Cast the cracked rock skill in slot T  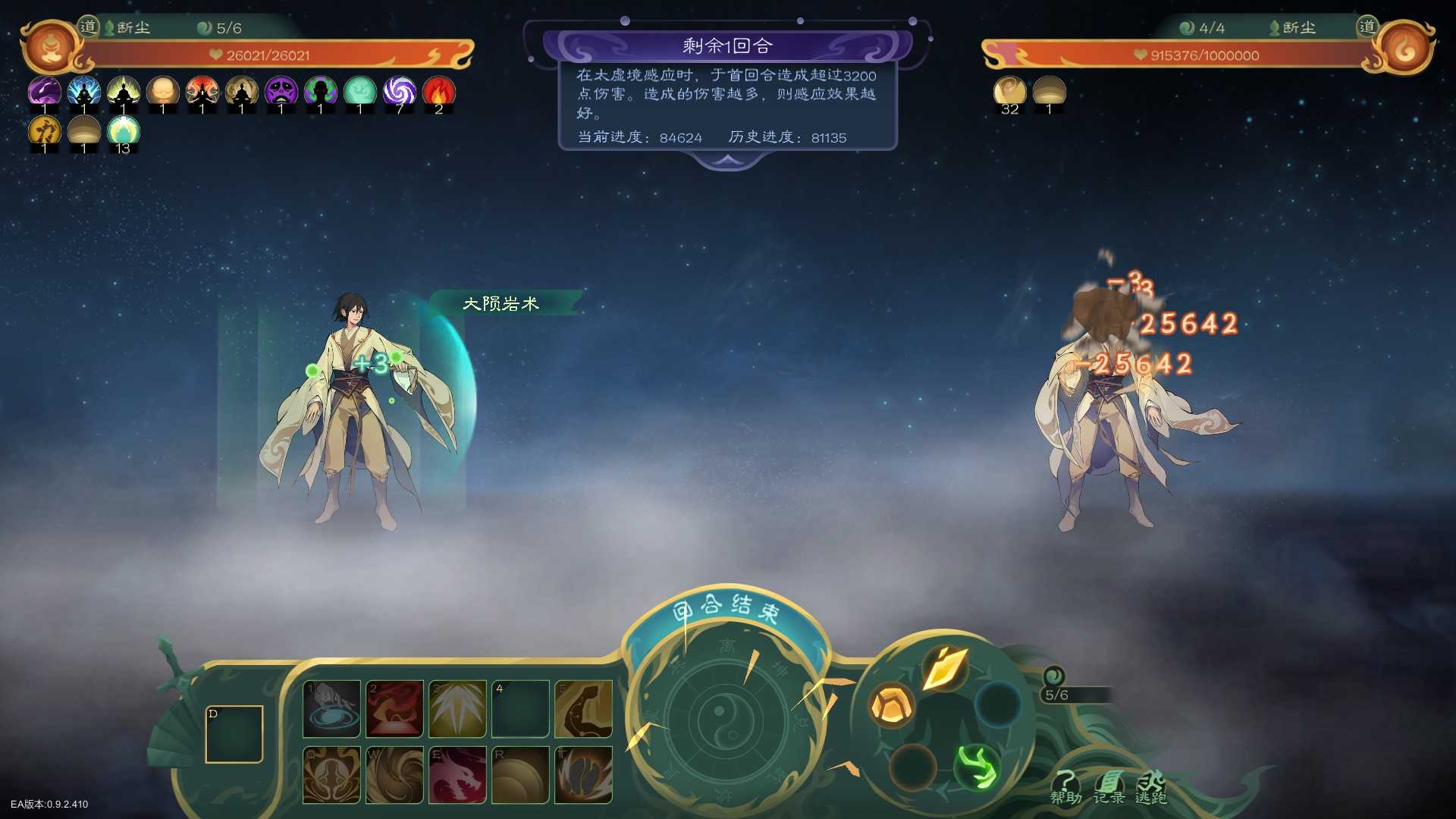(583, 775)
